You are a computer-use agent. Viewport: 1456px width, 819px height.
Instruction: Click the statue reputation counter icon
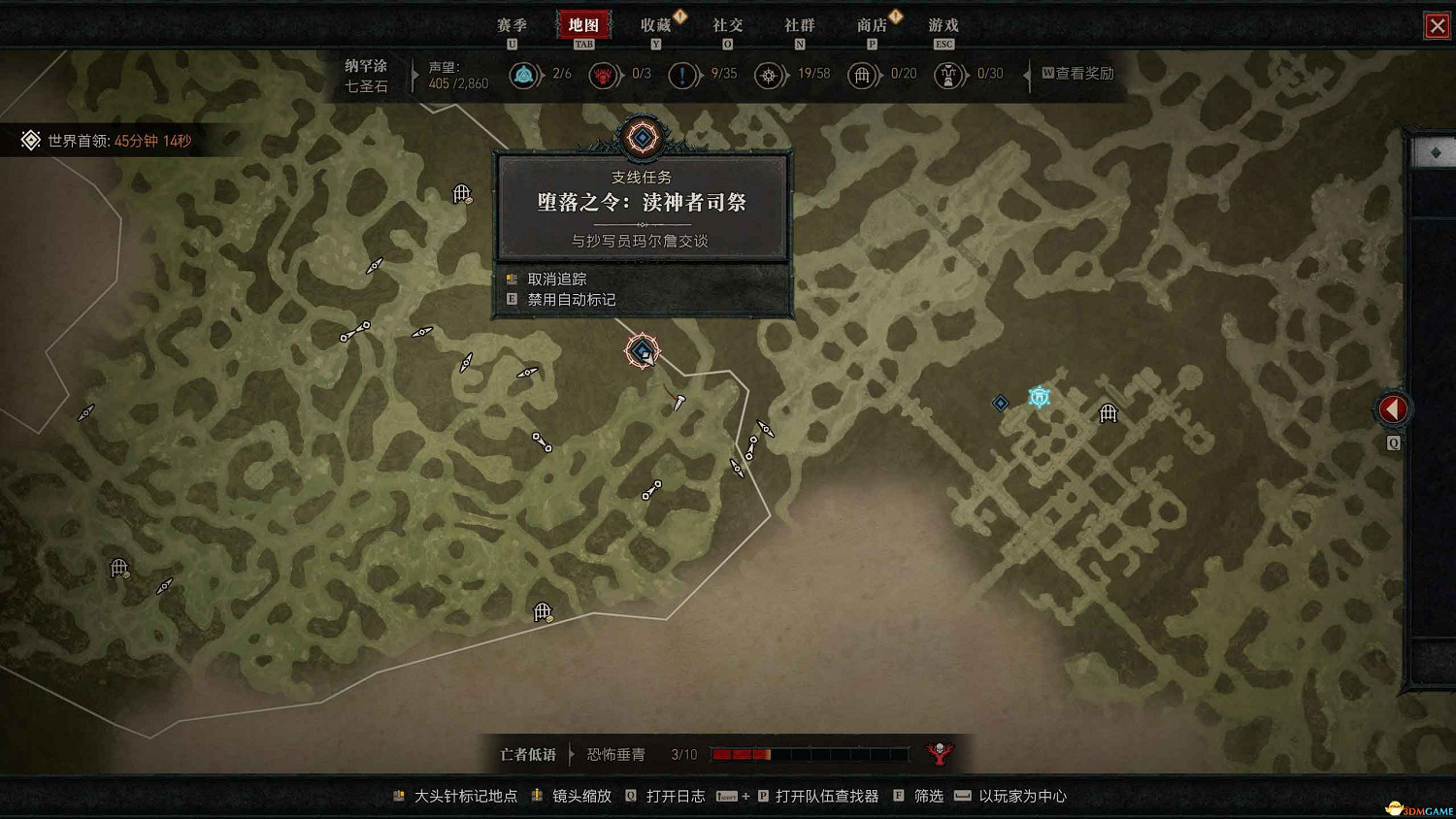click(x=948, y=75)
